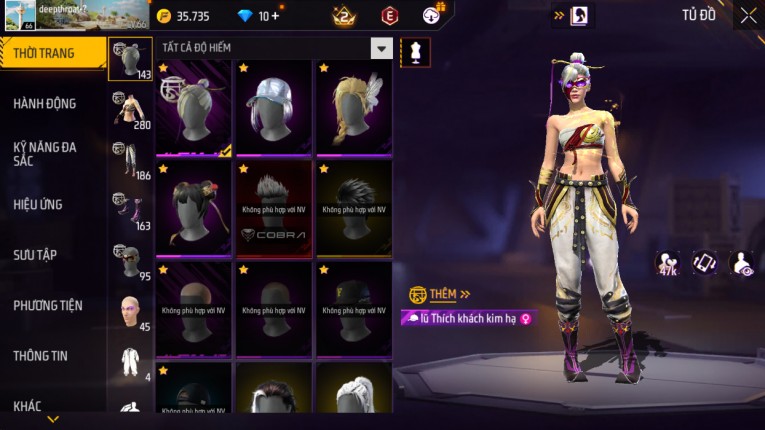Select the COBRA spiky hair item
The height and width of the screenshot is (430, 765).
(273, 208)
